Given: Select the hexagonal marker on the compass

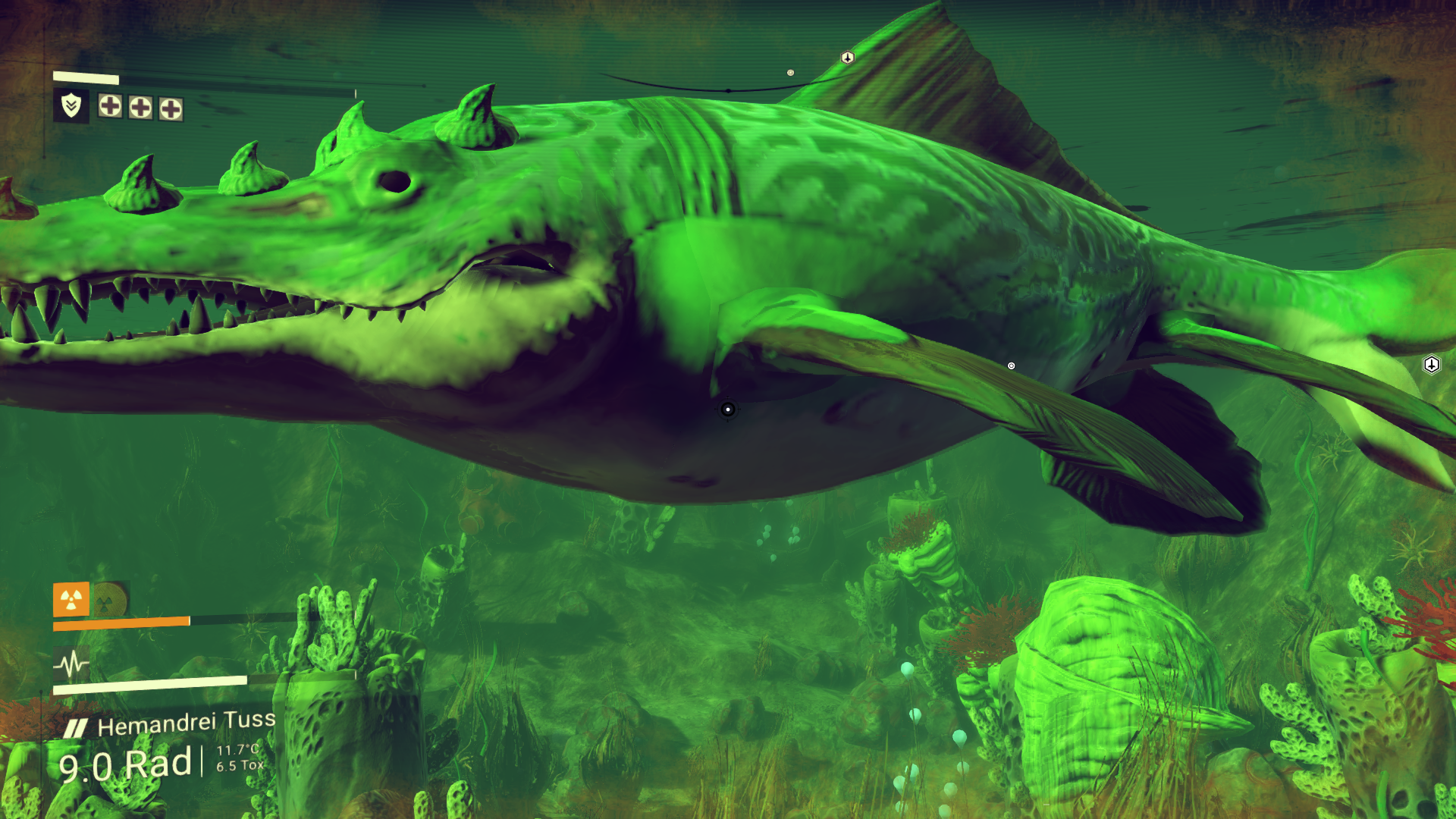Looking at the screenshot, I should [x=848, y=58].
